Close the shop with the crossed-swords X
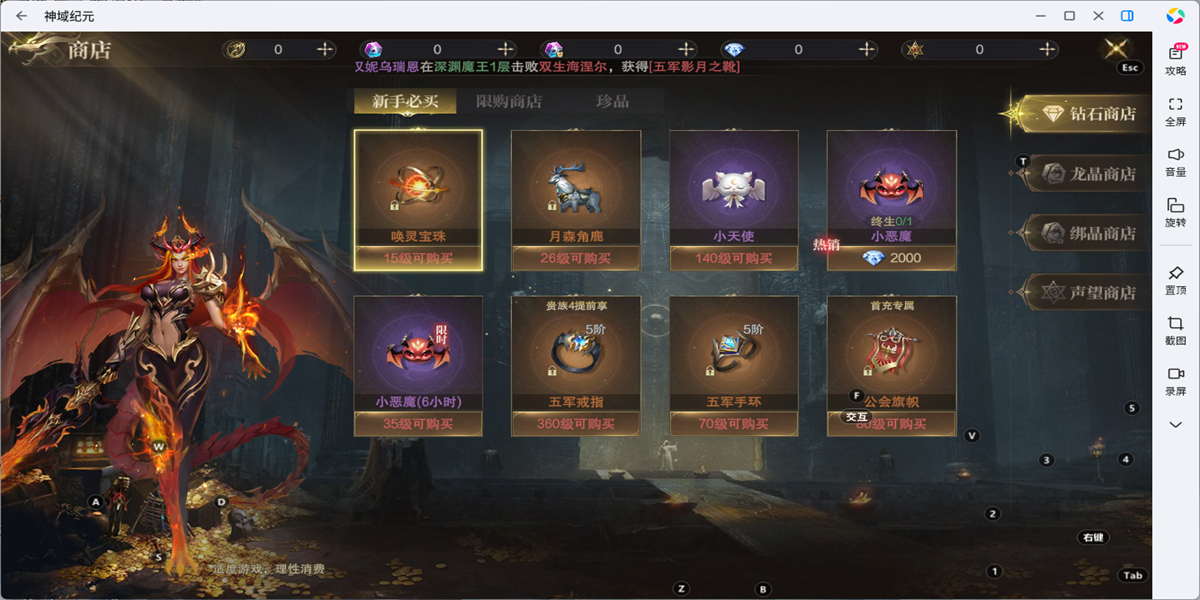Screen dimensions: 1200x600 pos(1116,49)
